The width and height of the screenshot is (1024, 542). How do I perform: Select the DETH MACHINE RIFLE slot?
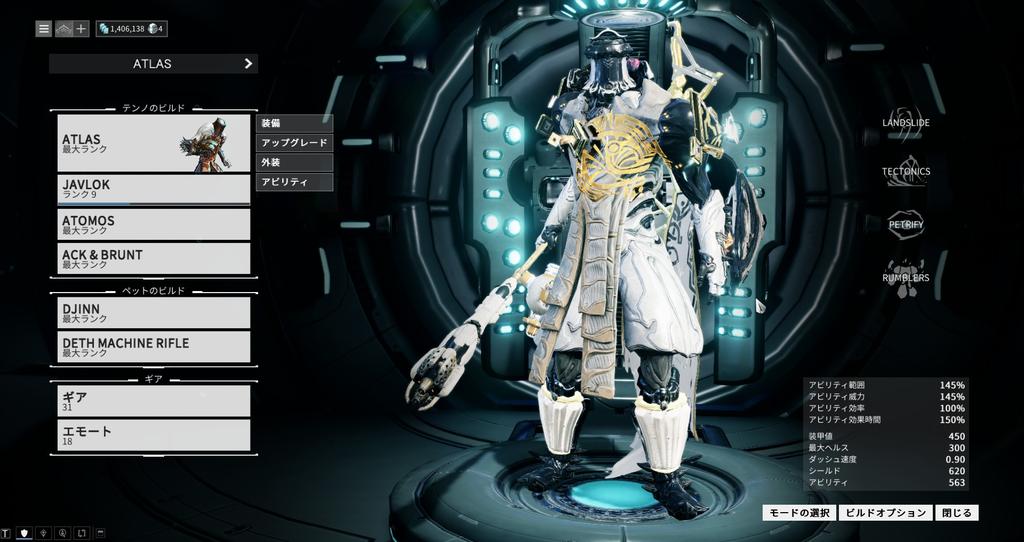(153, 347)
